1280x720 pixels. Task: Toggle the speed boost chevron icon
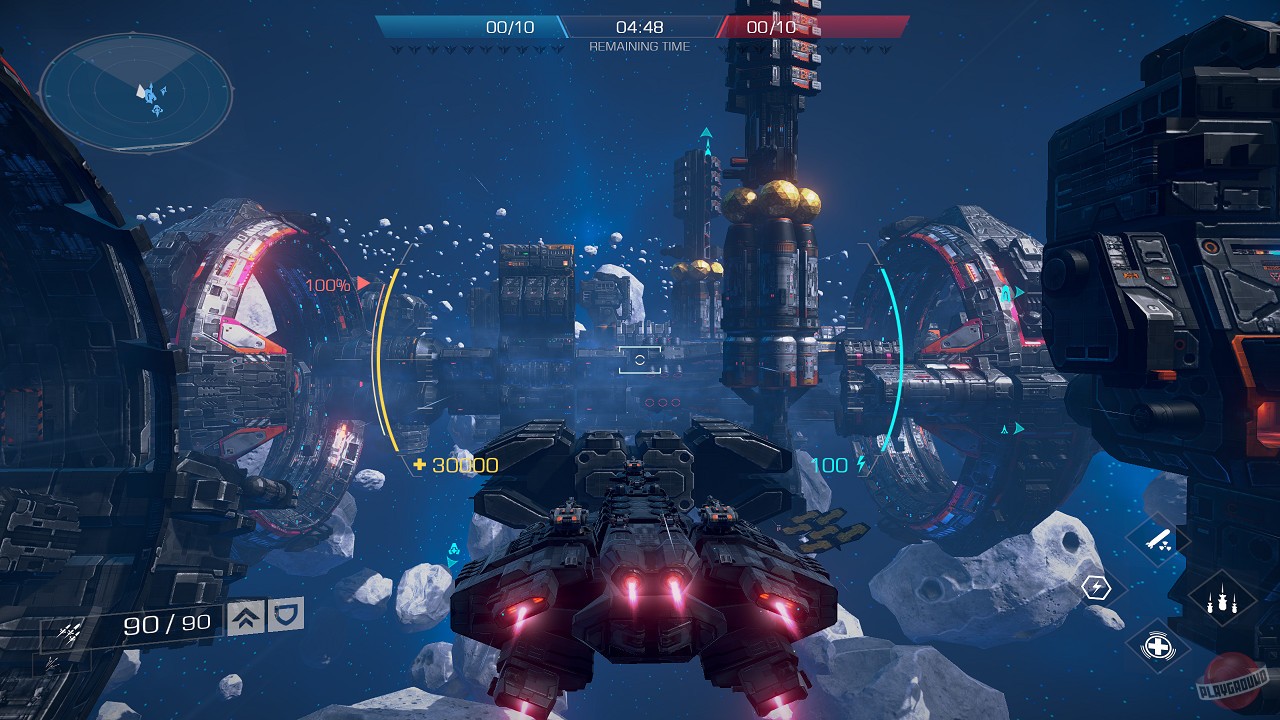click(246, 616)
